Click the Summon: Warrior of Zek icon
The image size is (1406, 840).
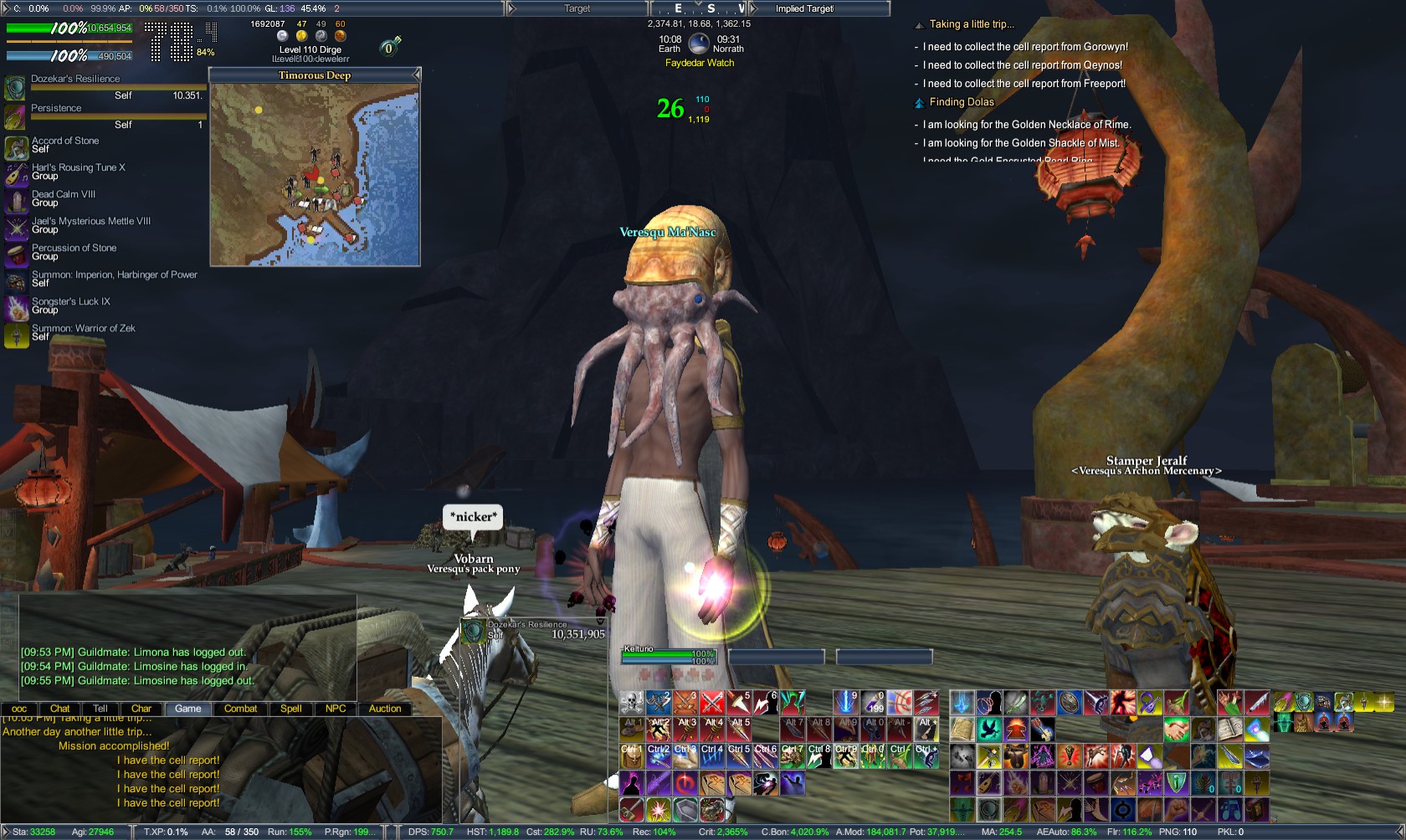pyautogui.click(x=17, y=333)
